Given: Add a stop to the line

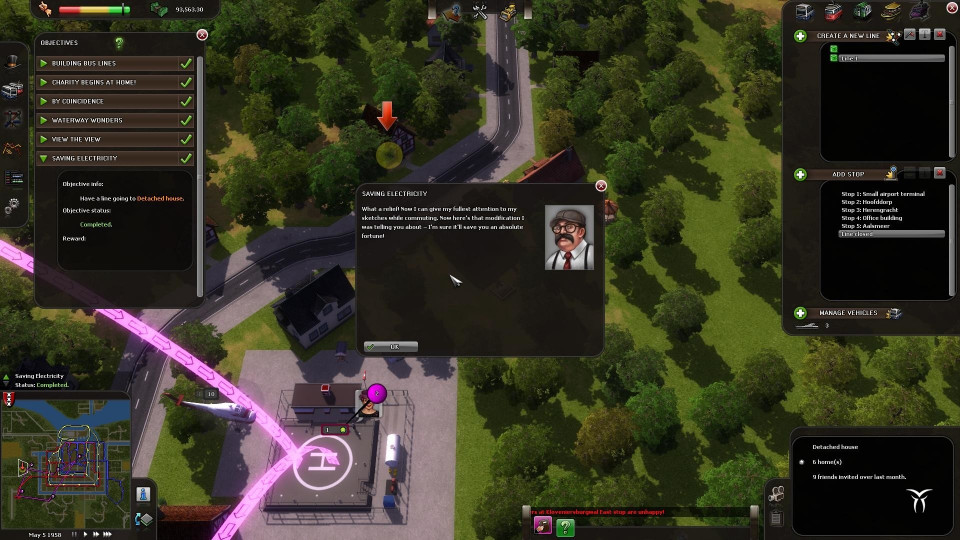Looking at the screenshot, I should [800, 174].
